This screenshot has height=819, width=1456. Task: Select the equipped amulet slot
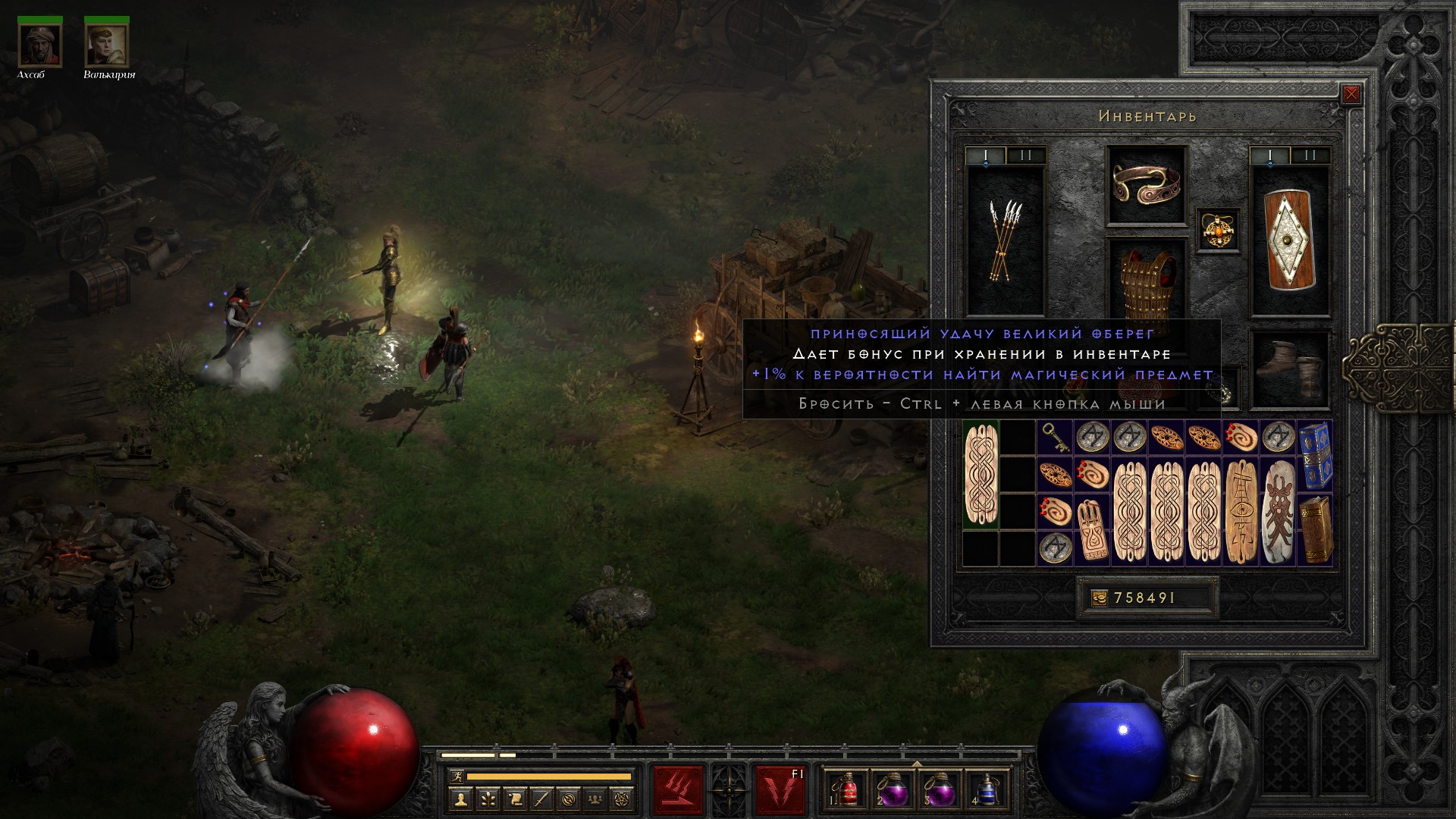[1219, 229]
